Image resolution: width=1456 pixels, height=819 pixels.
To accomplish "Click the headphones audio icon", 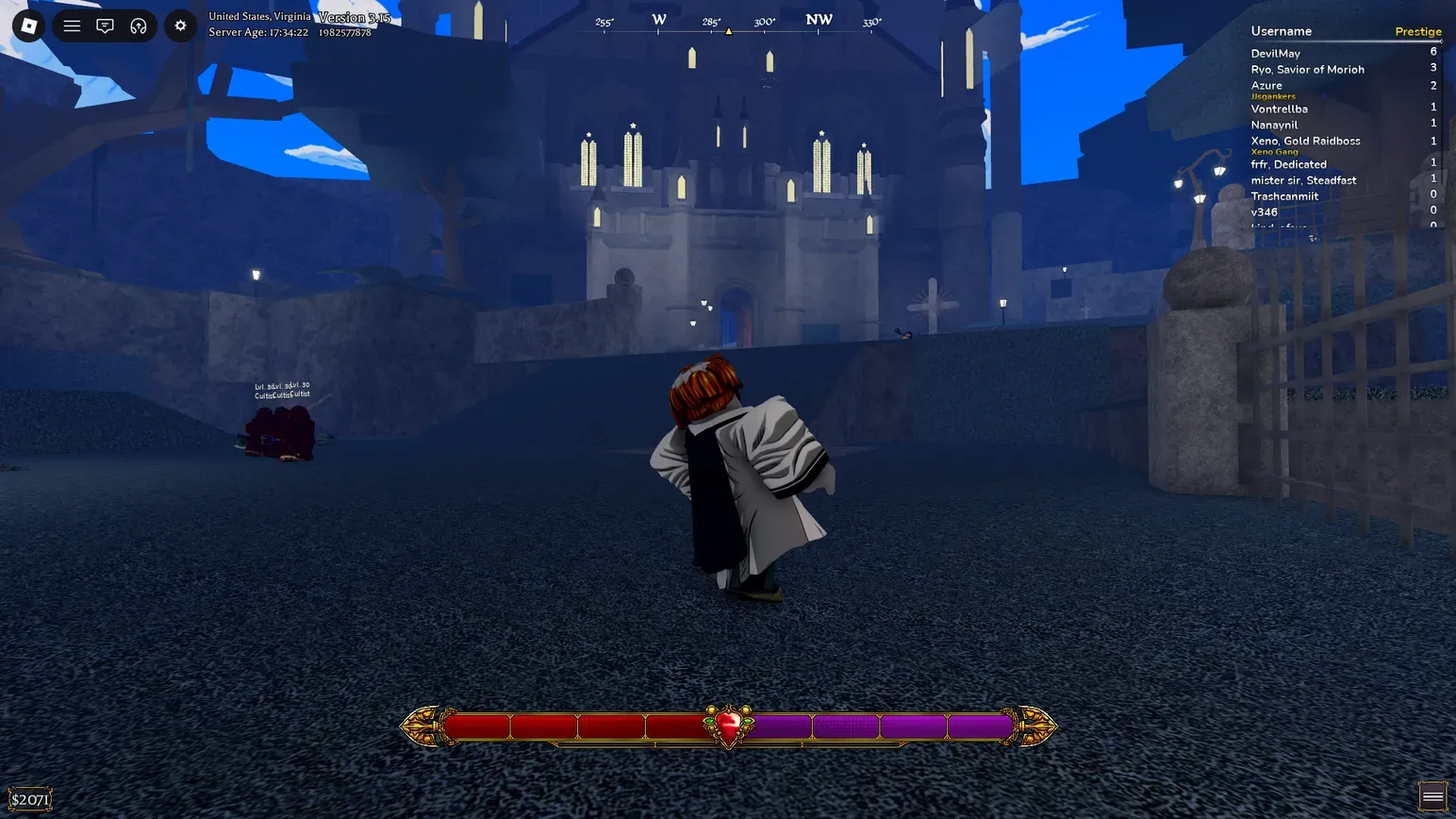I will click(x=139, y=25).
